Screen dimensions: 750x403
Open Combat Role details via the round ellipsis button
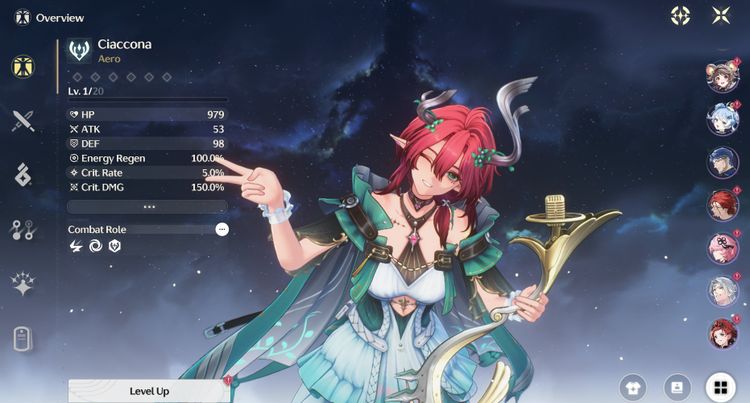(x=222, y=229)
